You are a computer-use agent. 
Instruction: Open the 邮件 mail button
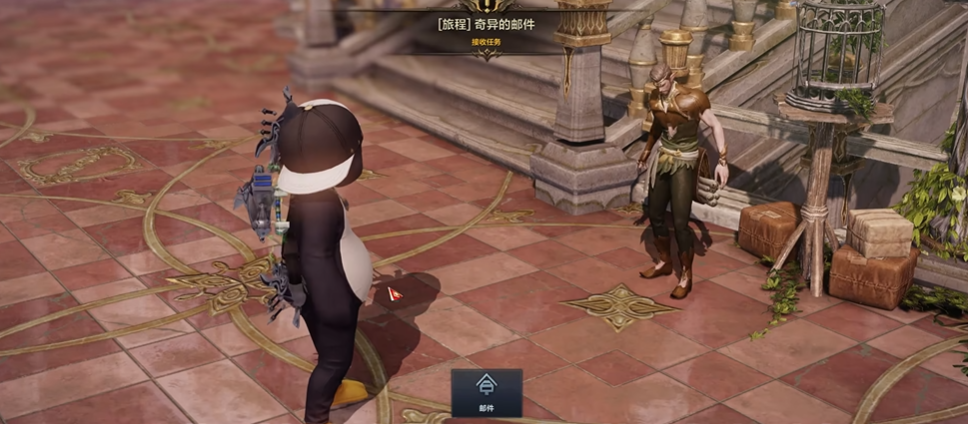pyautogui.click(x=486, y=391)
